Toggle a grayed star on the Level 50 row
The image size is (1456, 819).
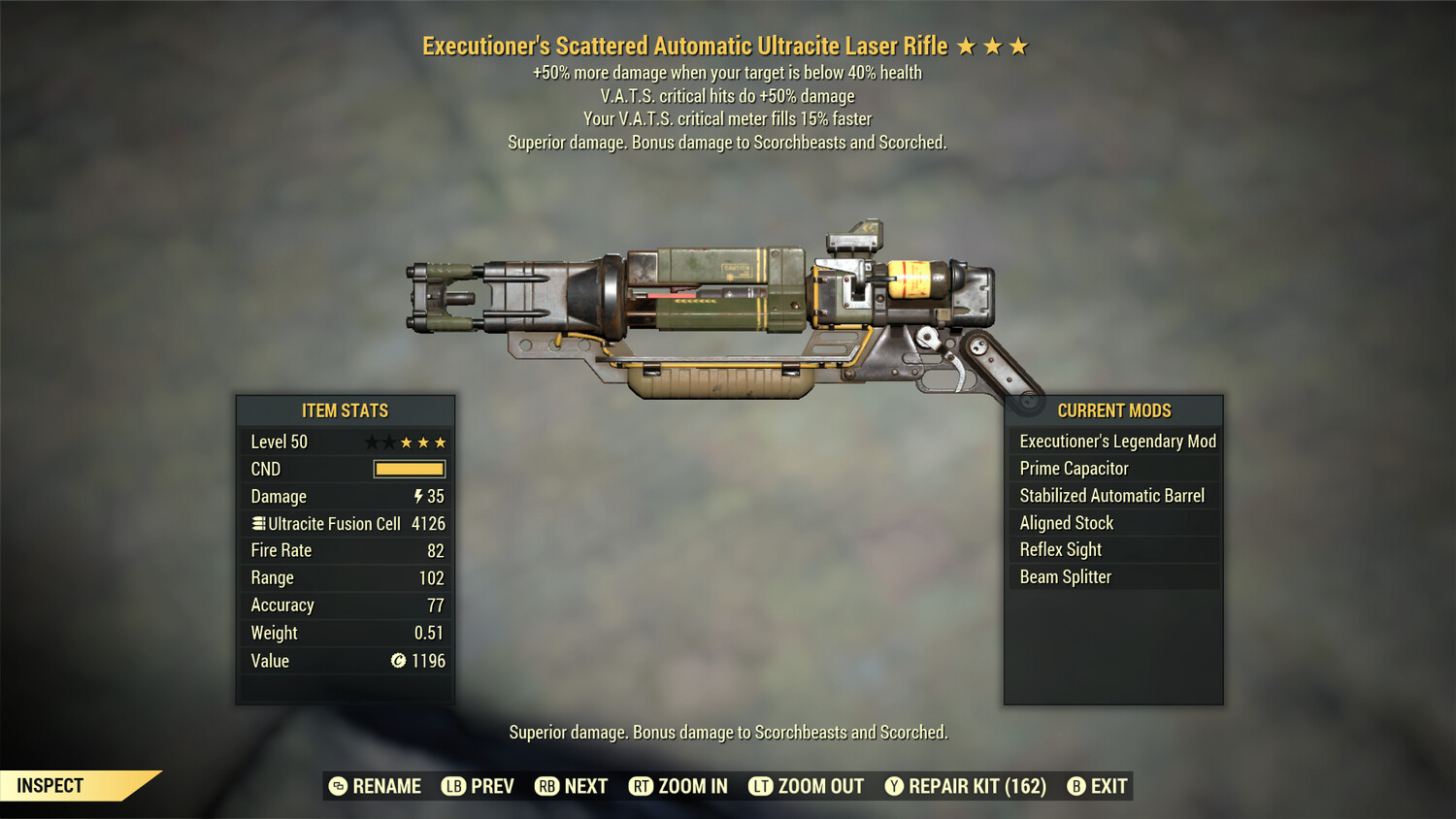click(370, 442)
